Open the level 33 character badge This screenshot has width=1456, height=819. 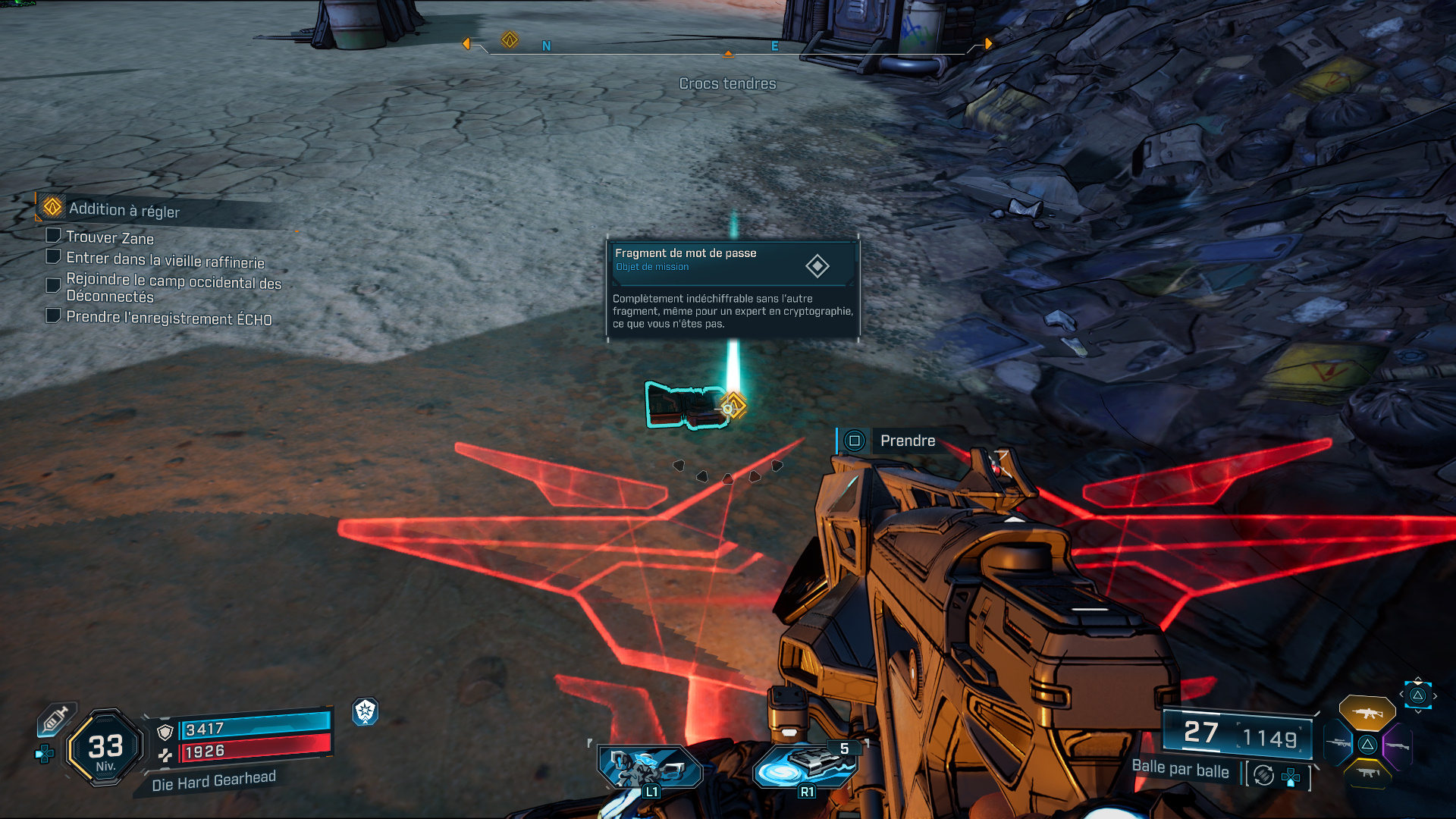105,748
